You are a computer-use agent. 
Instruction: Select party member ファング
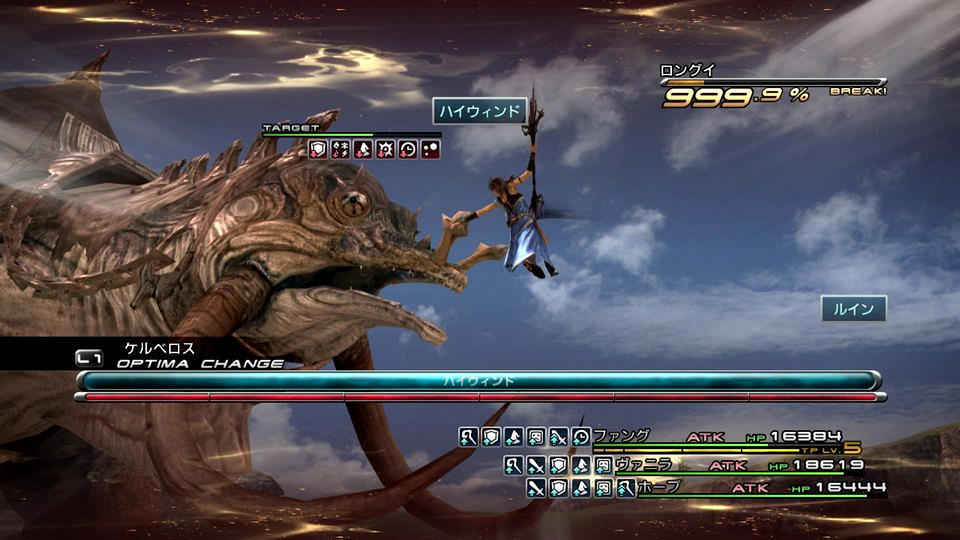[621, 436]
